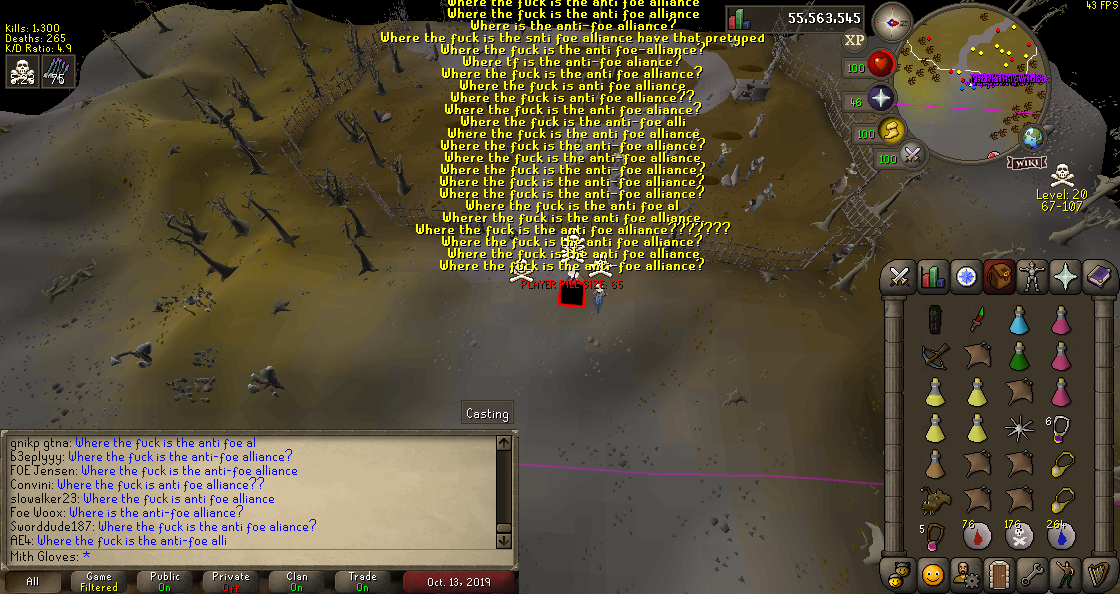
Task: Switch to the Skills tab
Action: click(932, 277)
